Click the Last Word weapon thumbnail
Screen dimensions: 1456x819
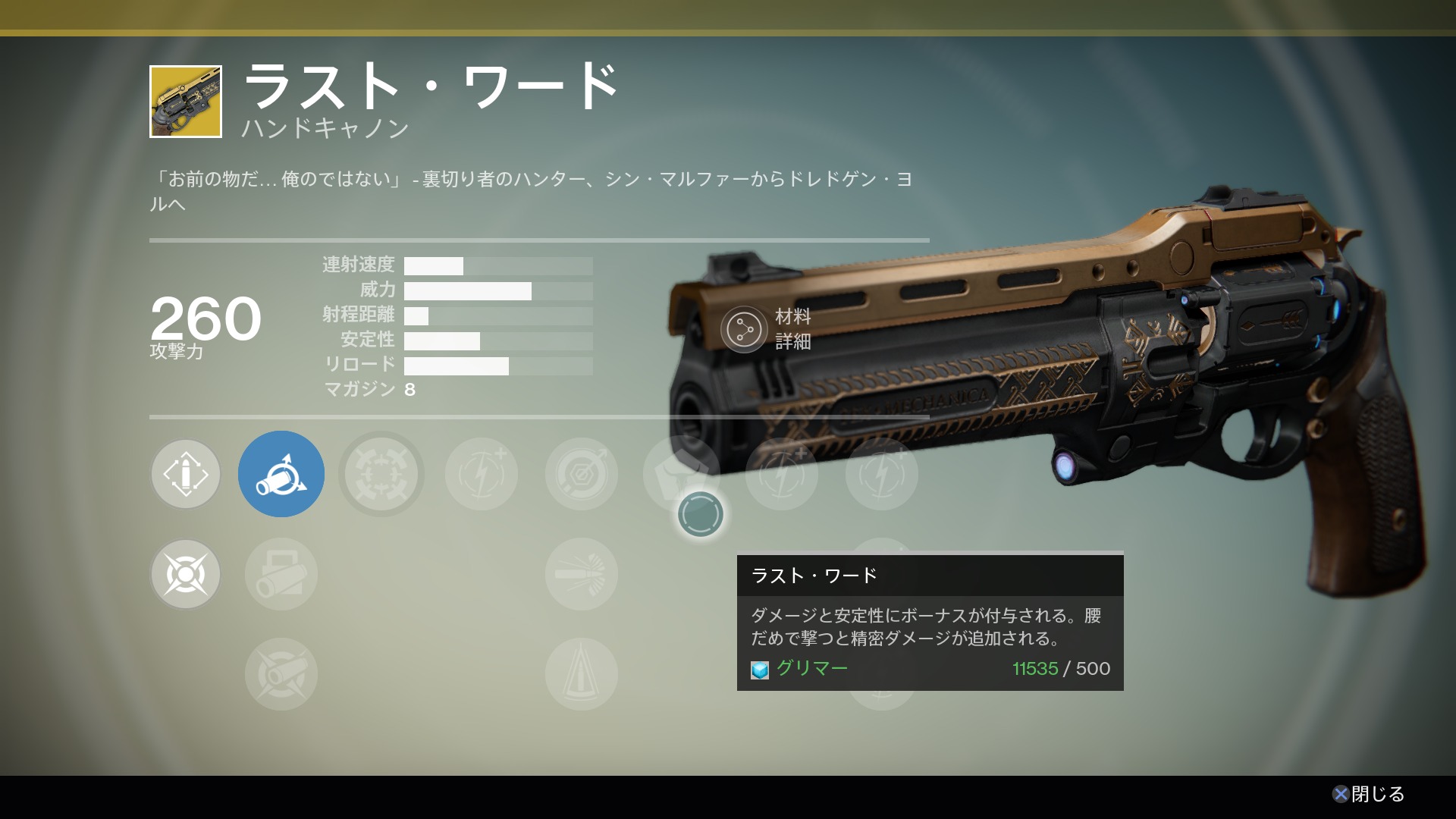click(186, 102)
